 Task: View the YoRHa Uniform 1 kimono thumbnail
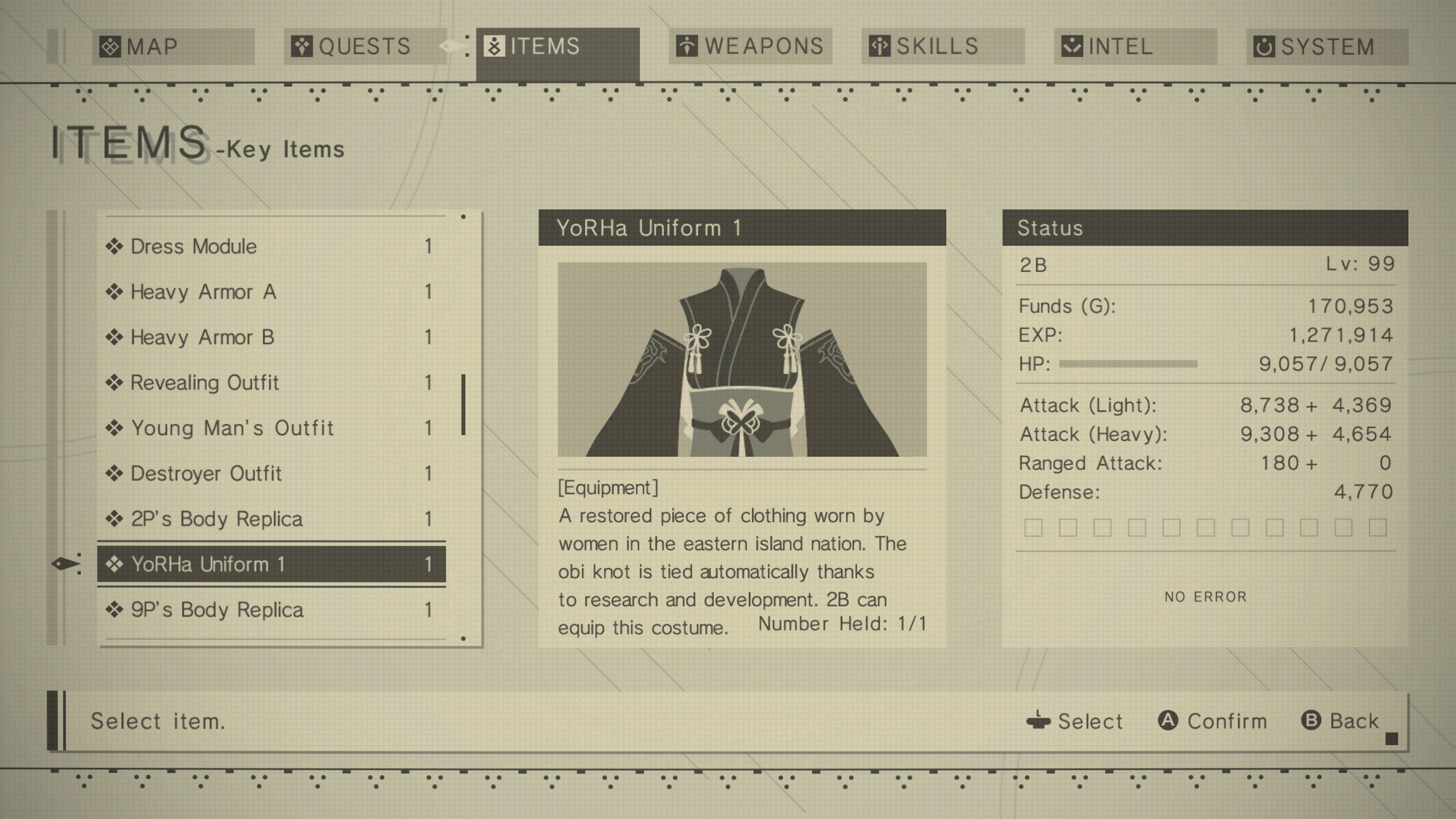(x=742, y=359)
